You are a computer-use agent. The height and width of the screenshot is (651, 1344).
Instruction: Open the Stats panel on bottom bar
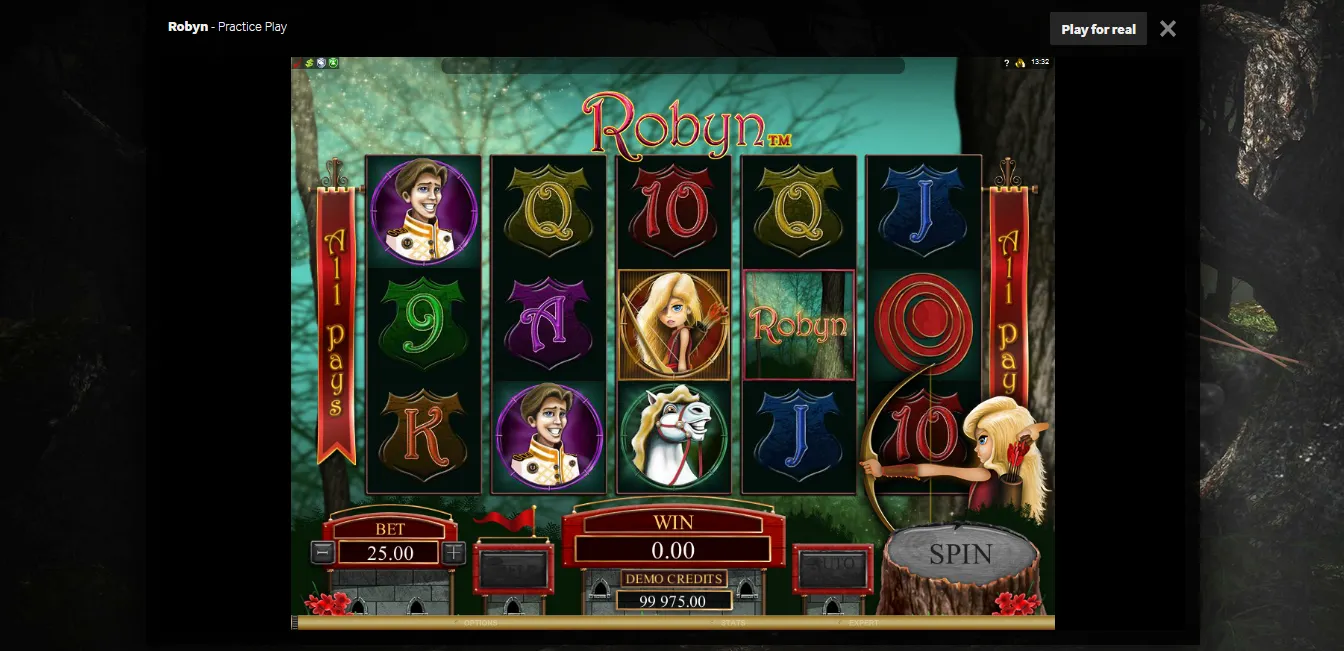click(x=733, y=623)
